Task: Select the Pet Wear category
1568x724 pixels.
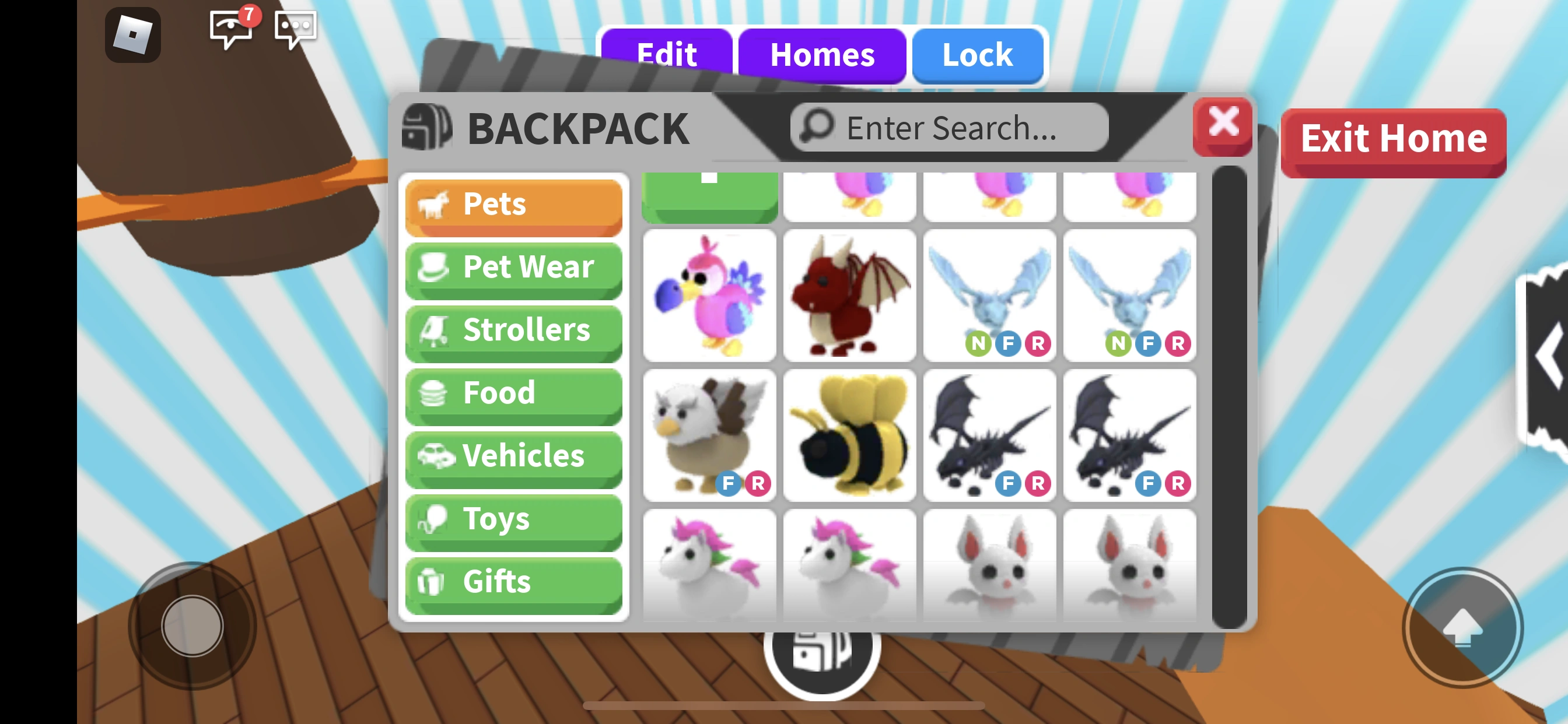Action: tap(514, 268)
